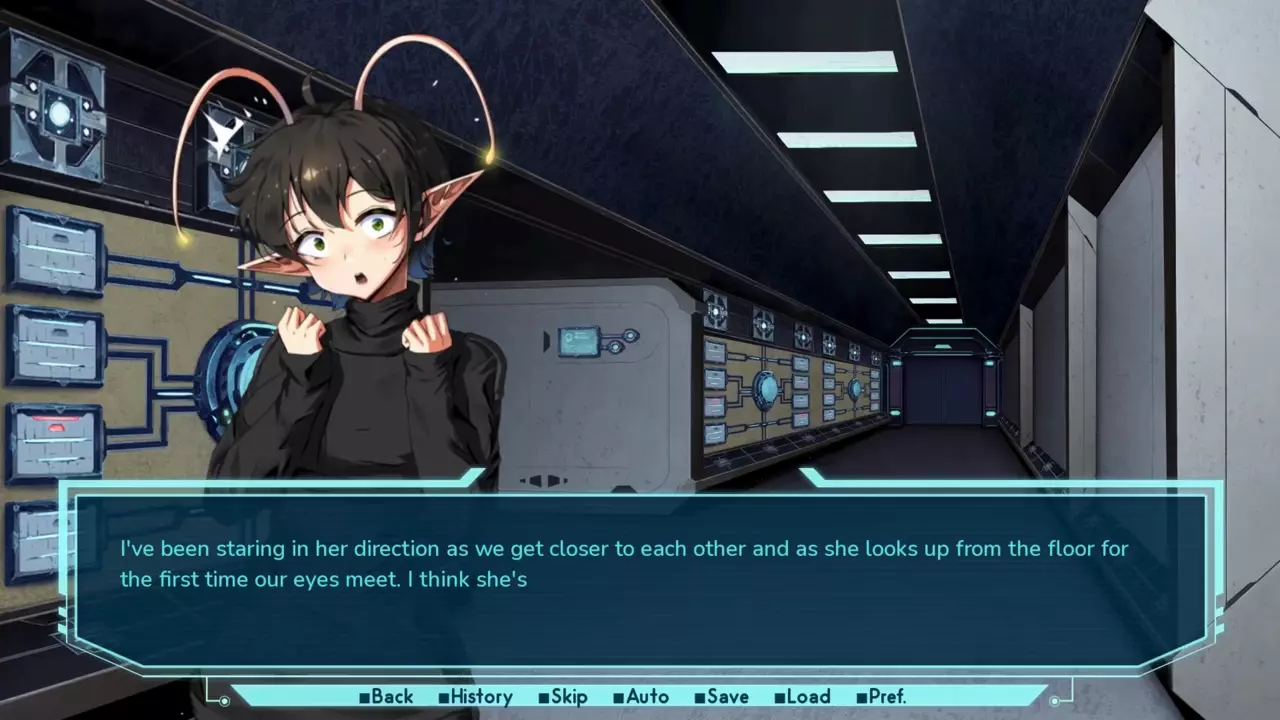Toggle Auto-advance mode
The height and width of the screenshot is (720, 1280).
[641, 697]
